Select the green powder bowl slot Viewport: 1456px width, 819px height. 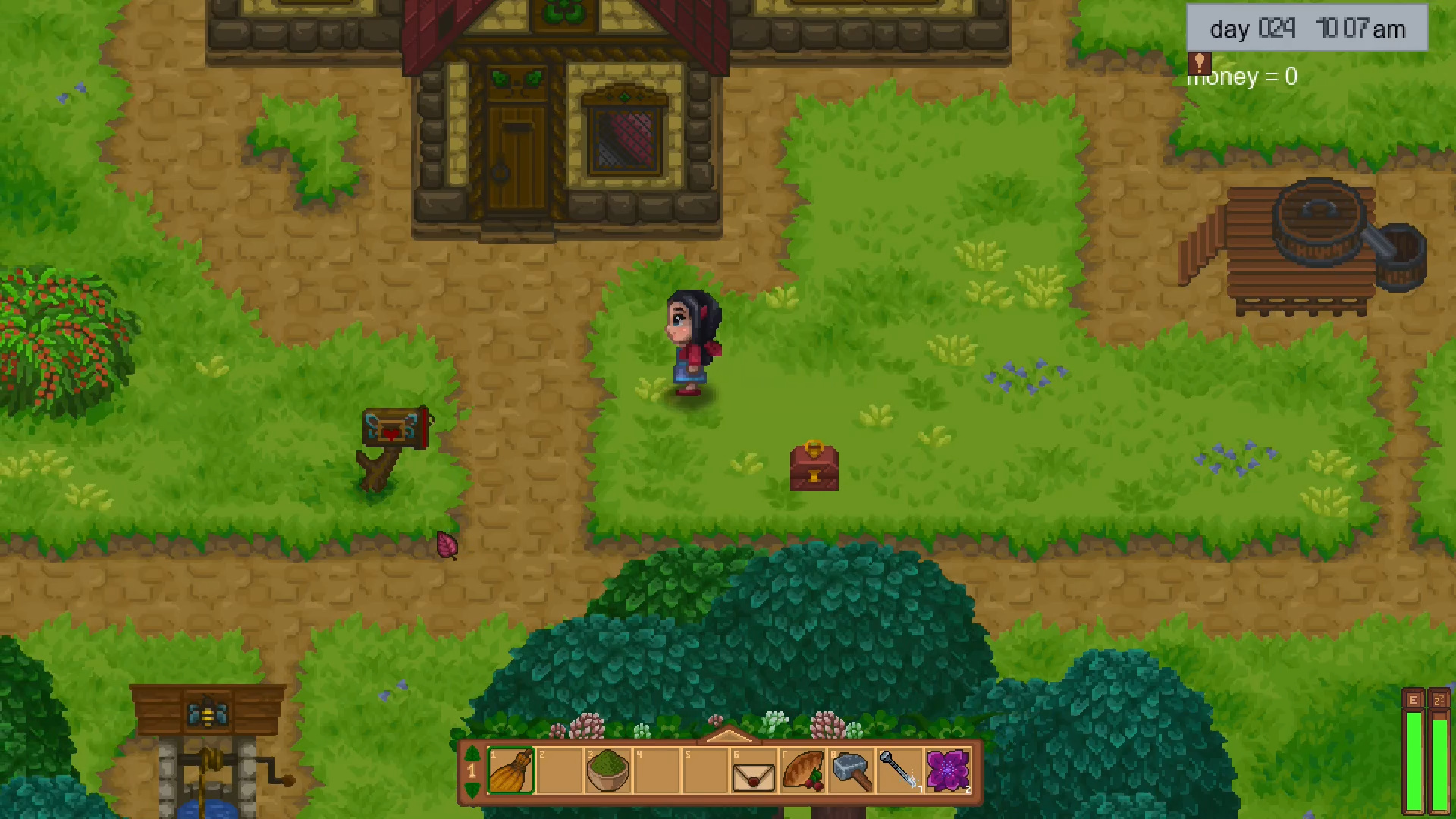click(x=607, y=771)
